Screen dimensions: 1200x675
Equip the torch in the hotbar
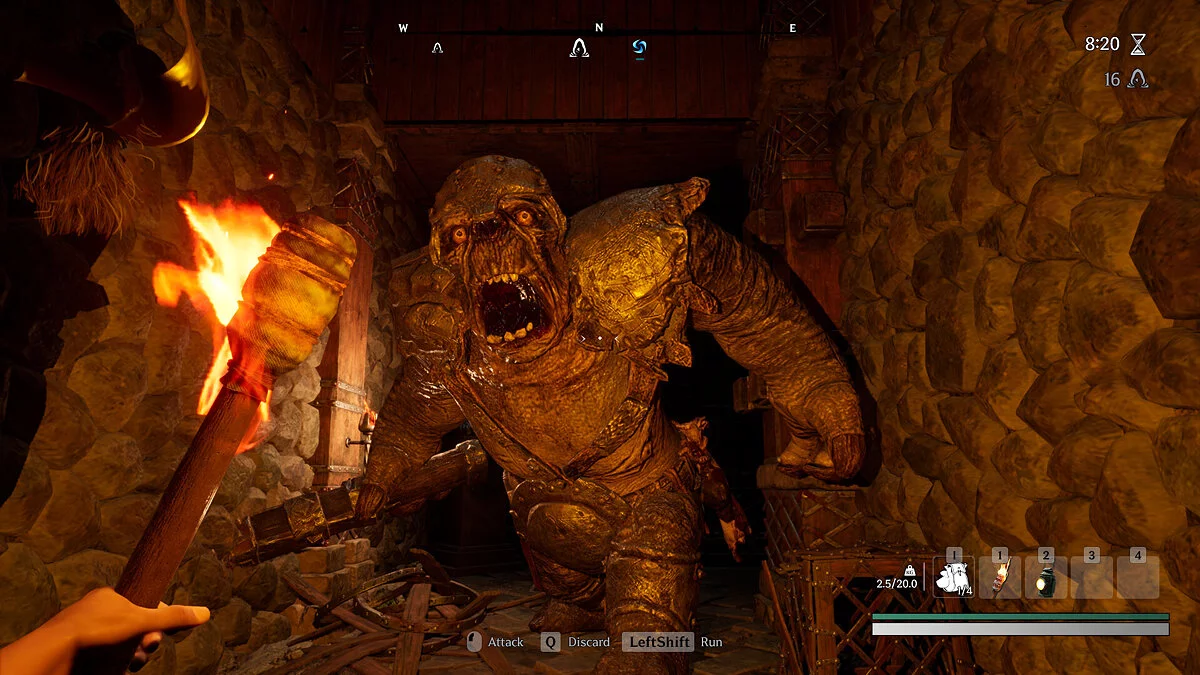(x=999, y=578)
